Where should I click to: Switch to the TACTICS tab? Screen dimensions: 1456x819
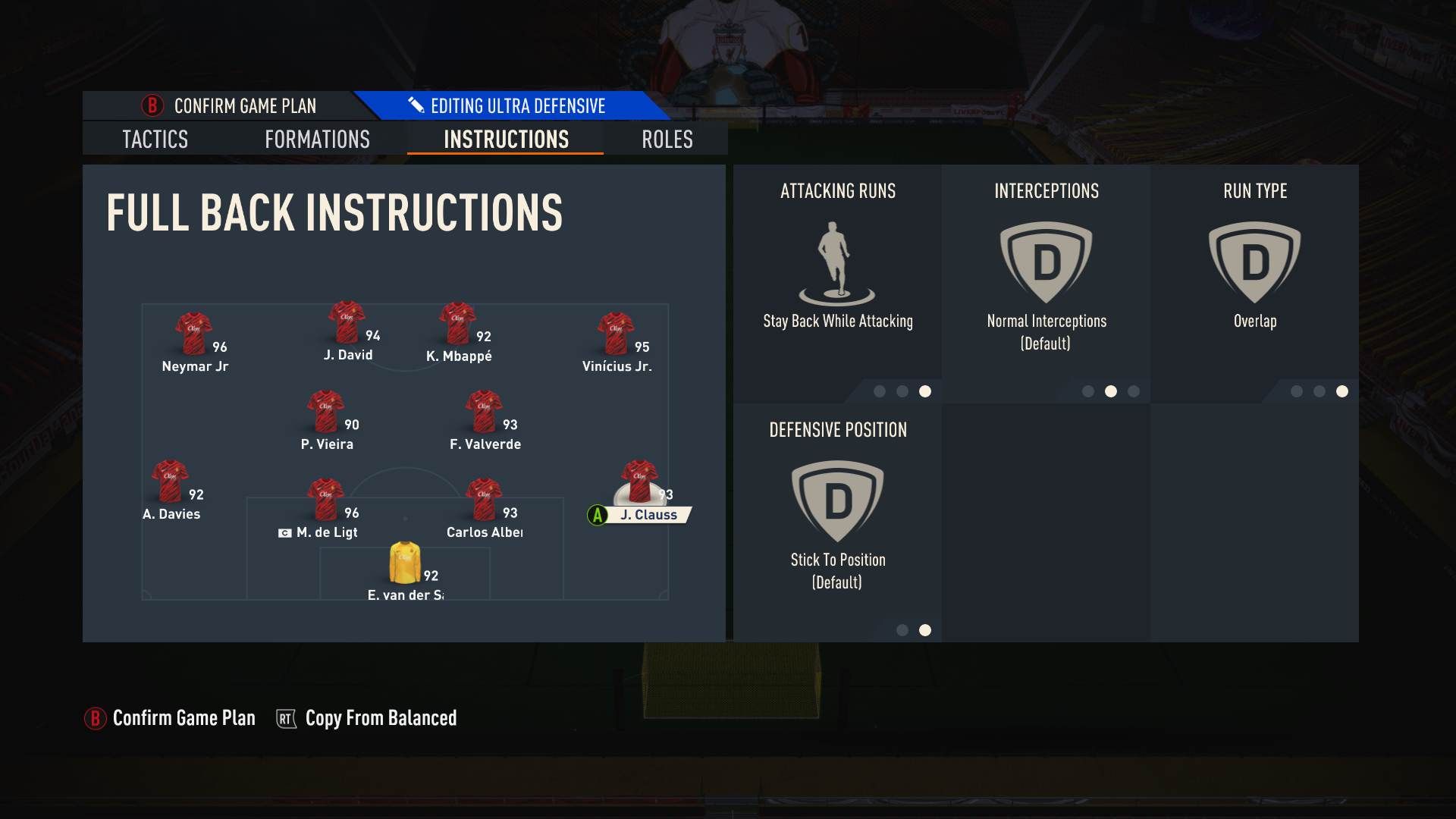[x=154, y=140]
